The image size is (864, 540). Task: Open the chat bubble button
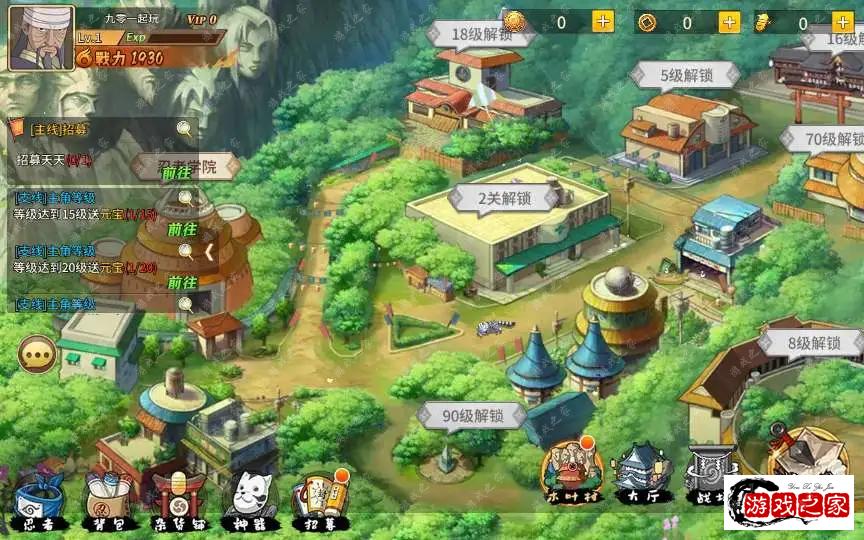coord(37,353)
